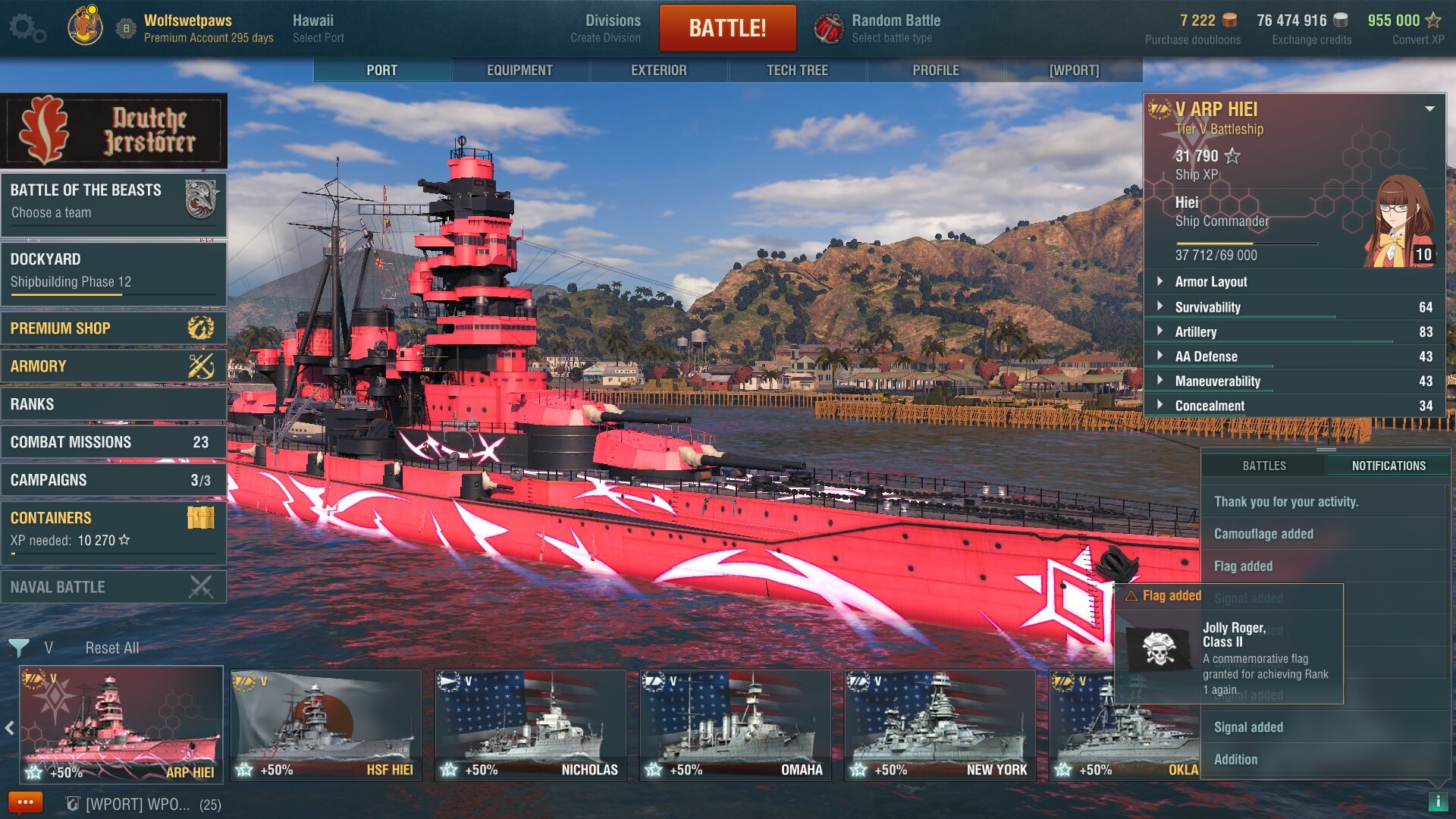The width and height of the screenshot is (1456, 819).
Task: Reset all carousel filters
Action: point(111,648)
